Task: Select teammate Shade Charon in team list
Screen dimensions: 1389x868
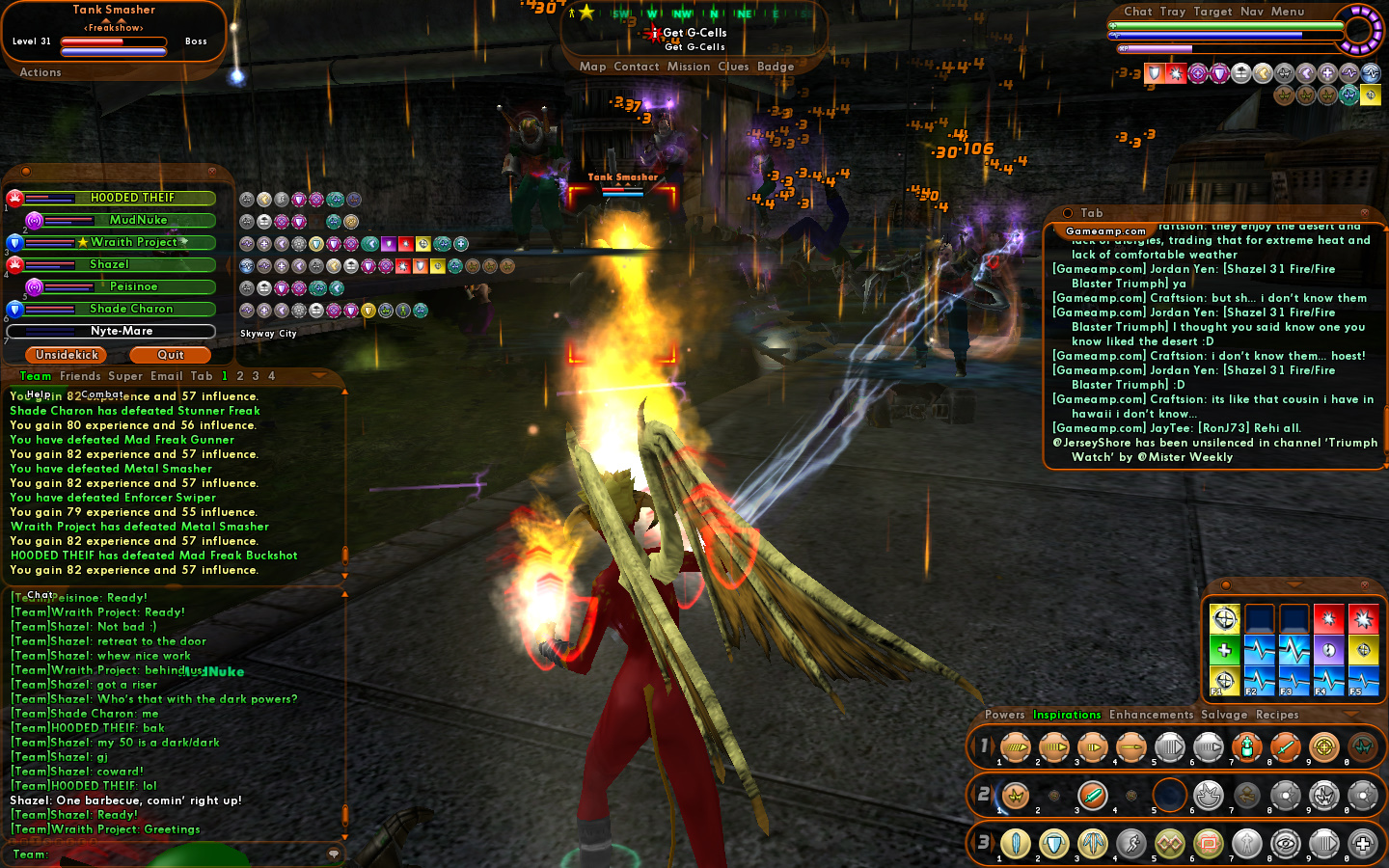Action: click(131, 309)
